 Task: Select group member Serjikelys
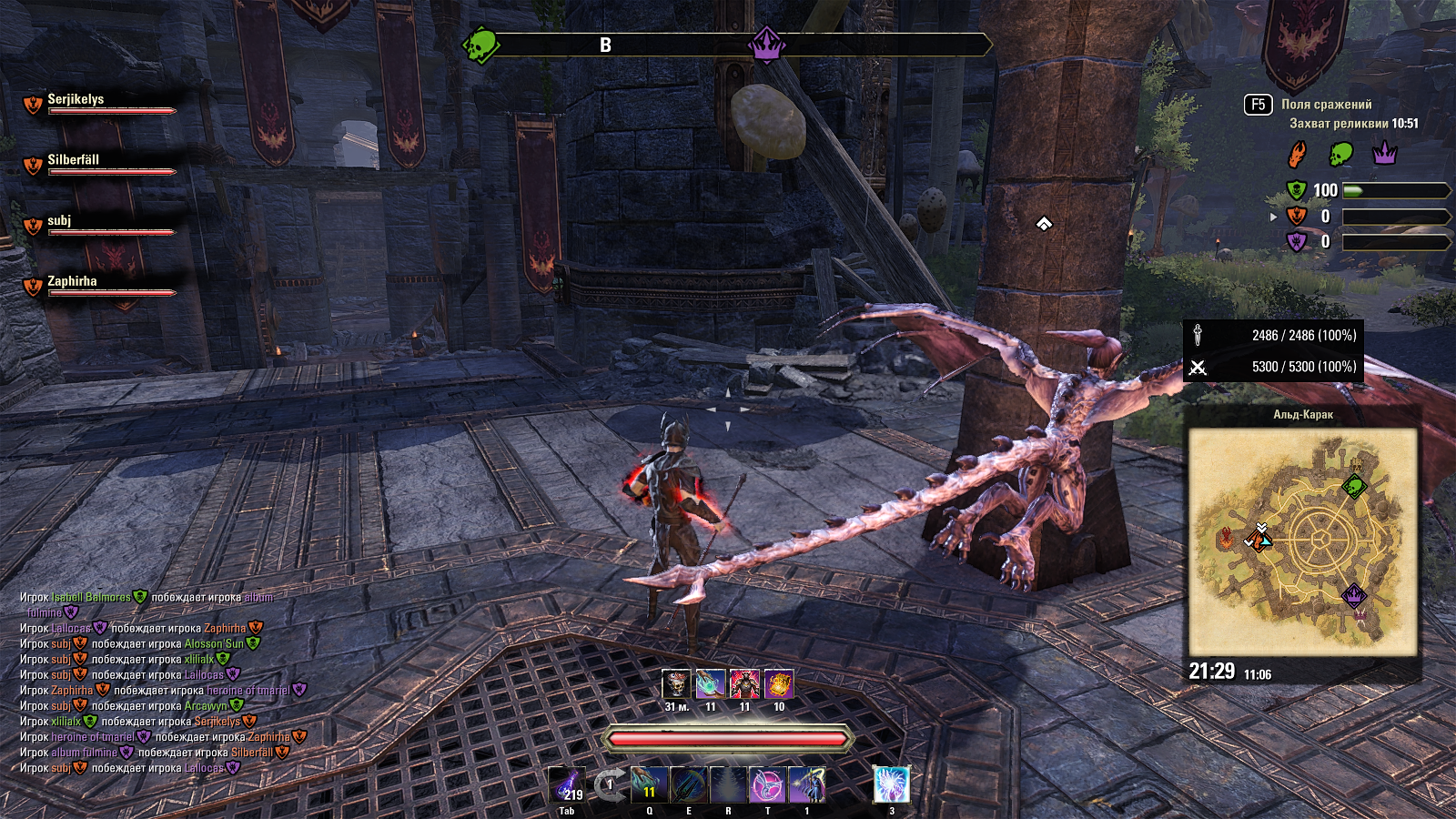click(x=76, y=99)
